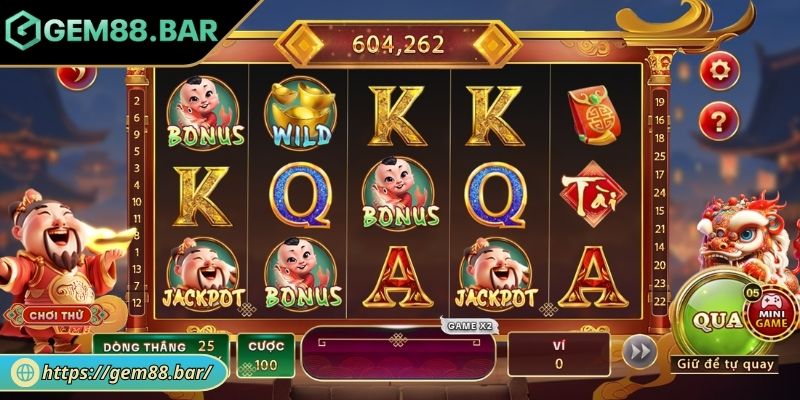Activate the GAME X2 double-up tag

[468, 326]
